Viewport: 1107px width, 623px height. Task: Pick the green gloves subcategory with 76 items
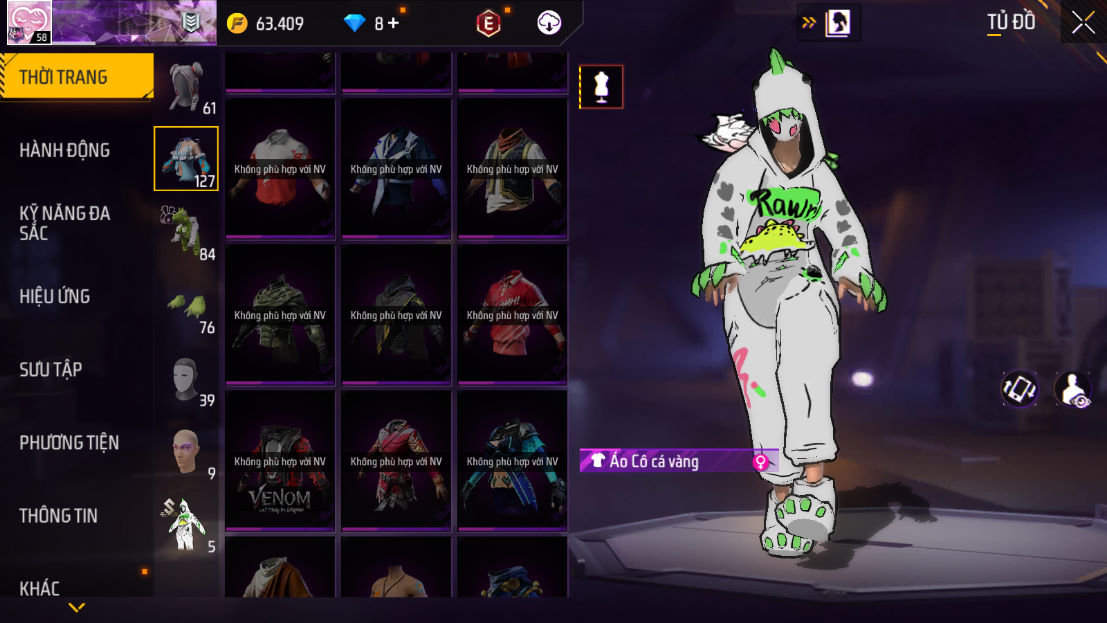tap(186, 304)
